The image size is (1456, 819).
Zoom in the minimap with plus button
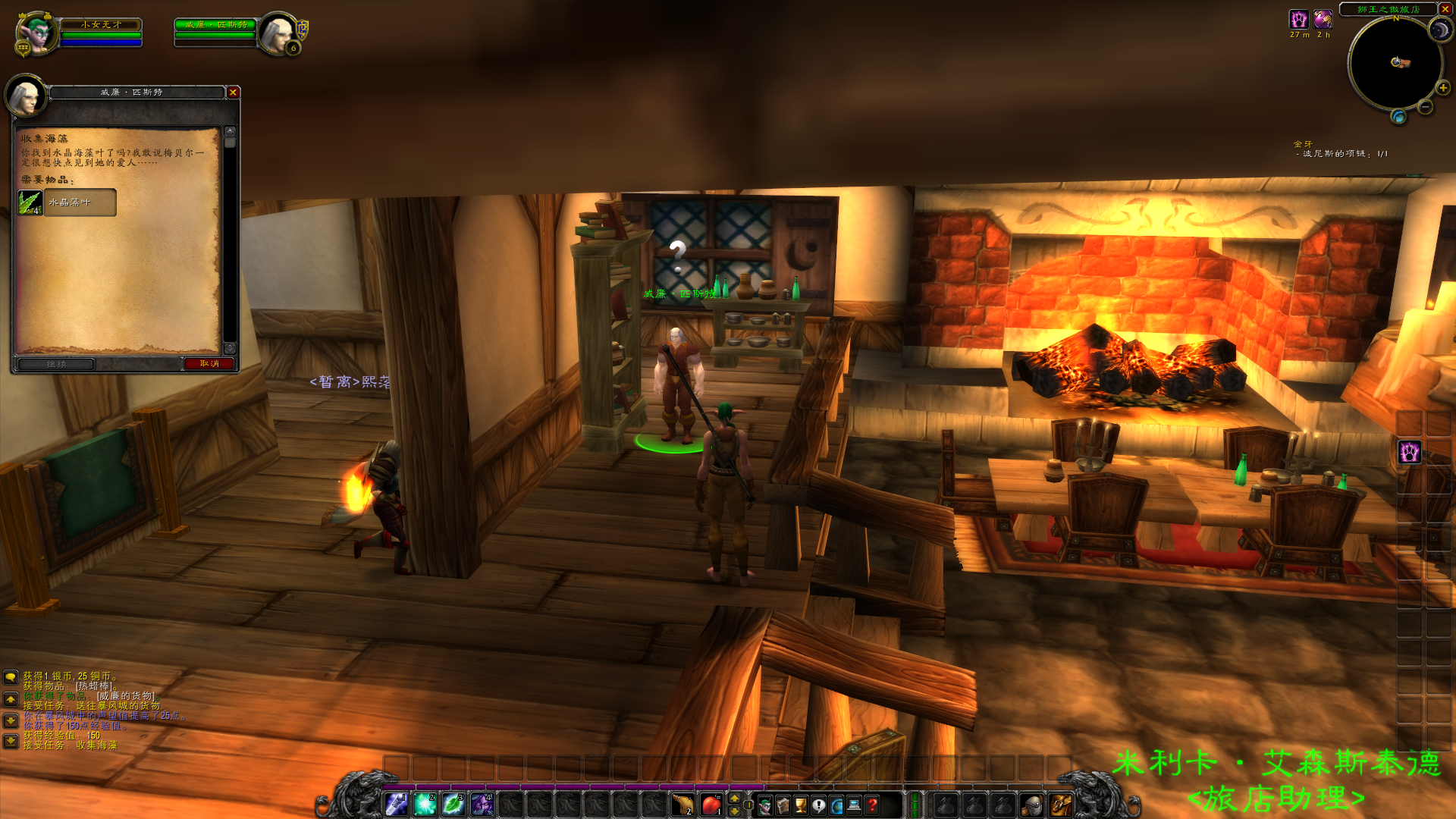click(x=1442, y=88)
